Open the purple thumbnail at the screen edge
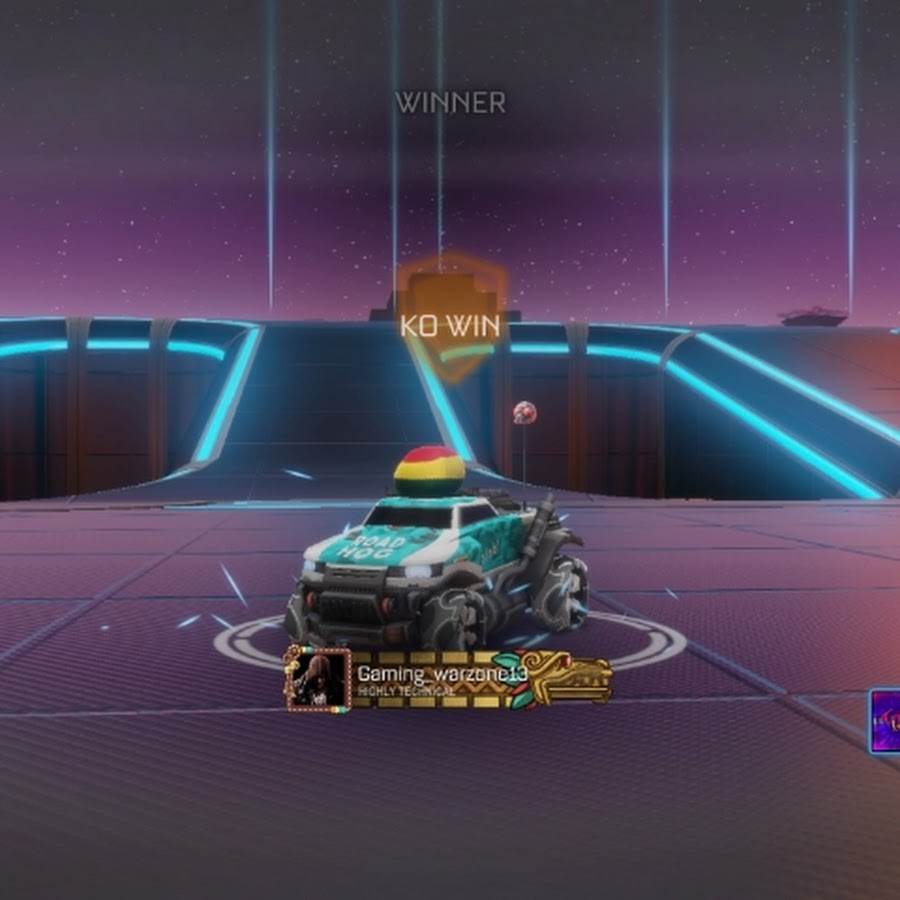The height and width of the screenshot is (900, 900). (884, 720)
